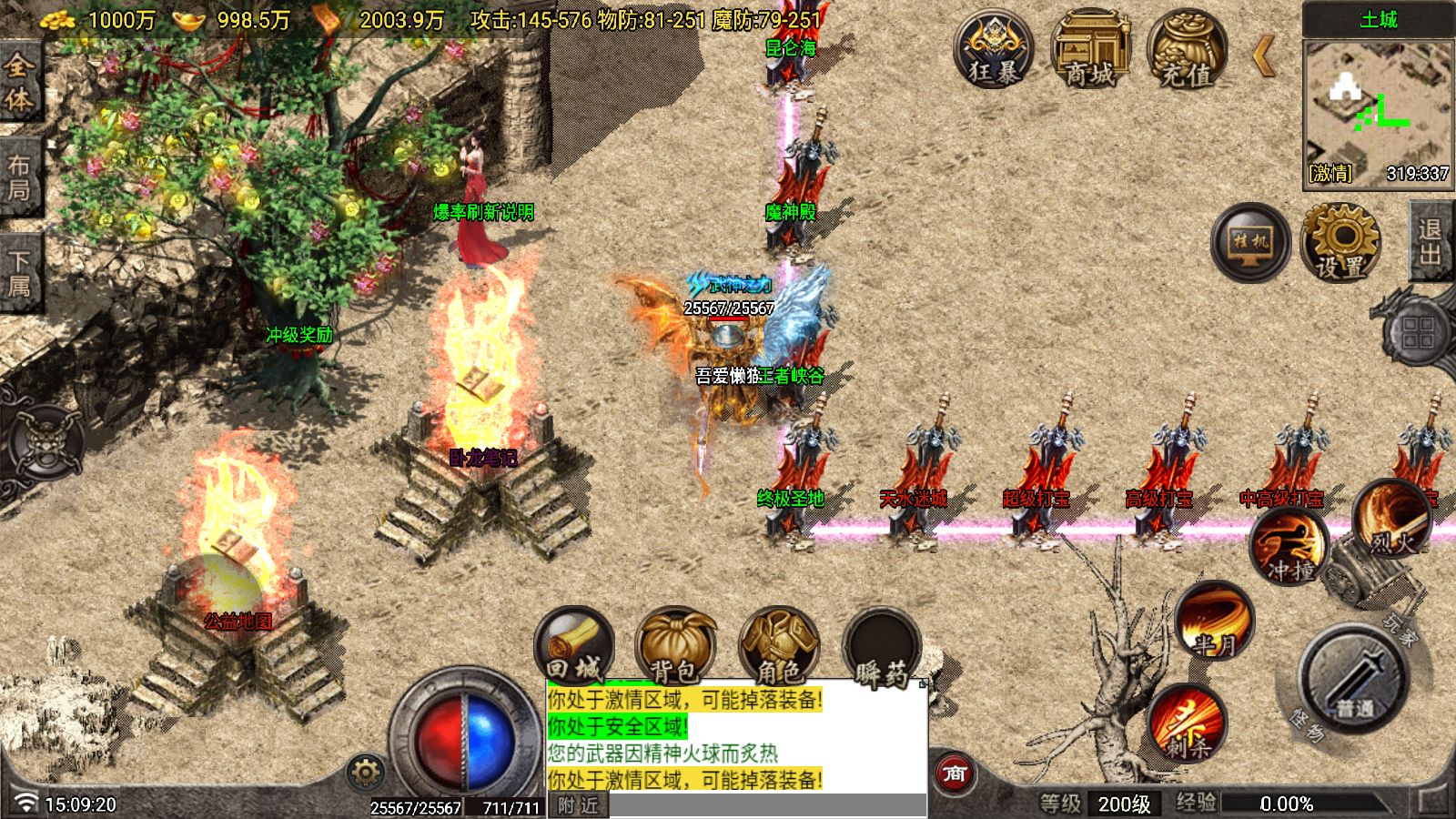Tap the 退出 exit button
This screenshot has height=819, width=1456.
1431,242
